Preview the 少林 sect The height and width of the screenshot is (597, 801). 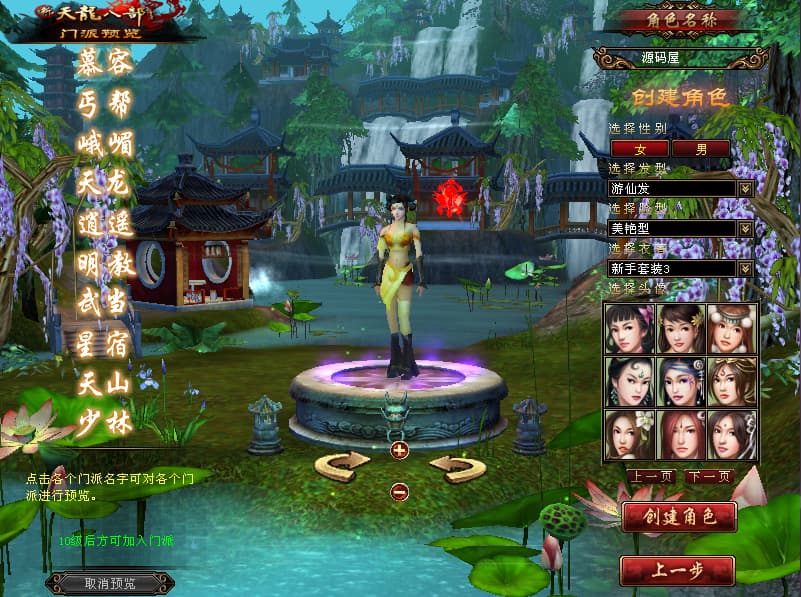(104, 423)
